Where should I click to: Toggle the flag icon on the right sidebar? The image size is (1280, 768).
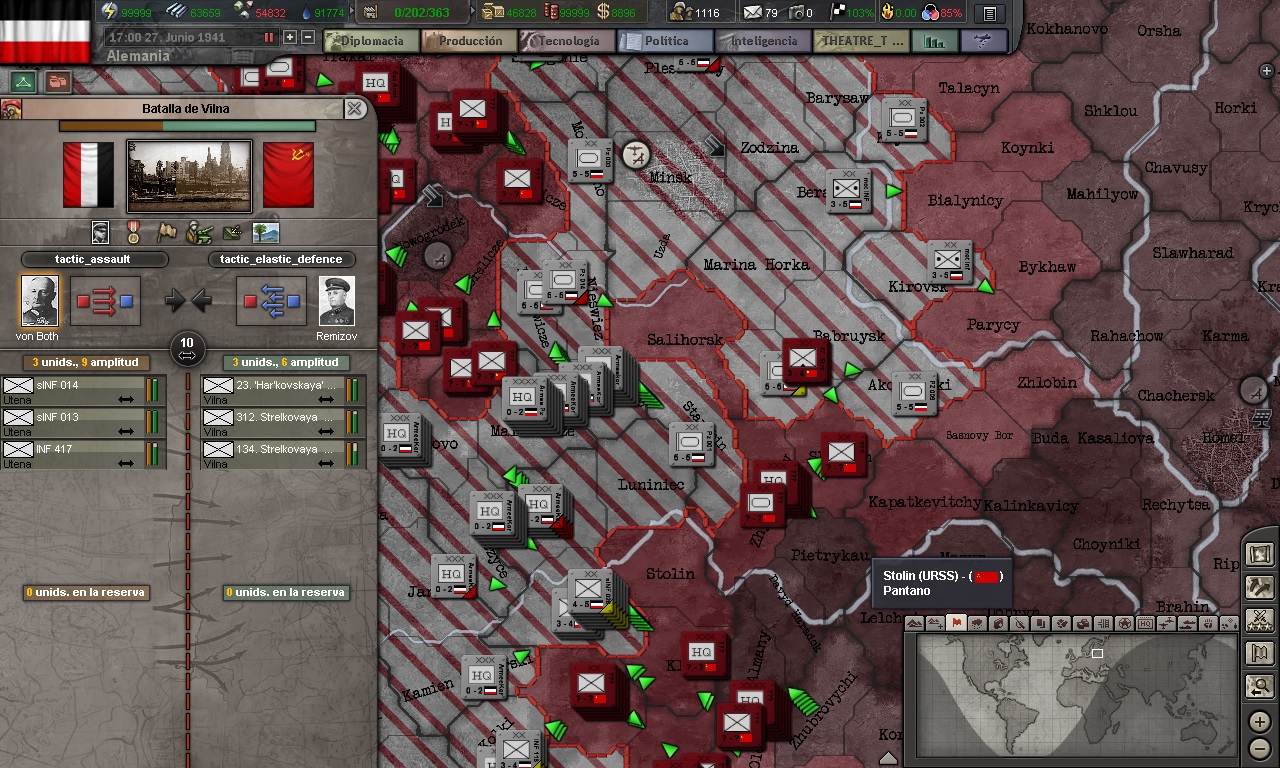pyautogui.click(x=1260, y=650)
